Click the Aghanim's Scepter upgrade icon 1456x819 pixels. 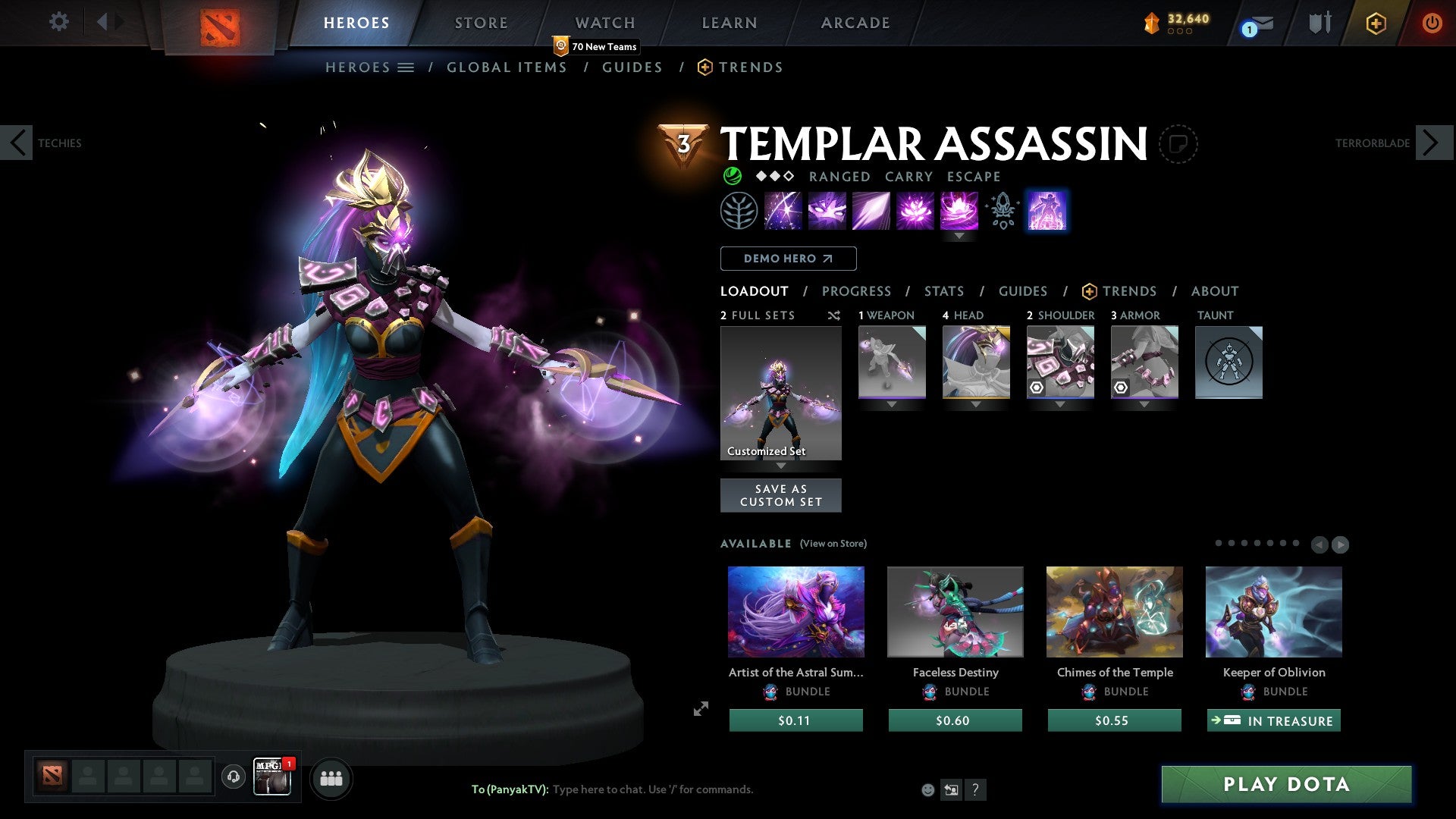(1001, 211)
